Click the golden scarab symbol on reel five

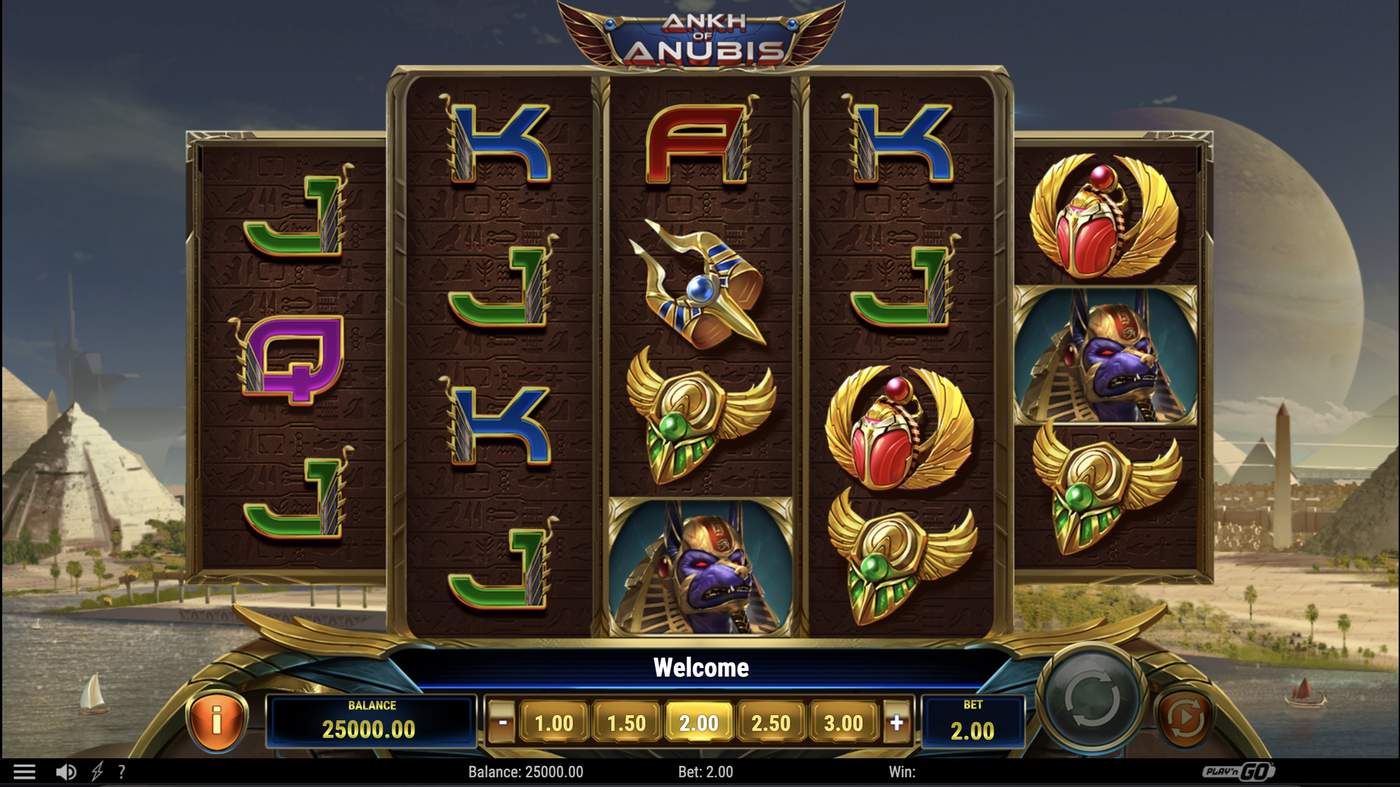1105,218
